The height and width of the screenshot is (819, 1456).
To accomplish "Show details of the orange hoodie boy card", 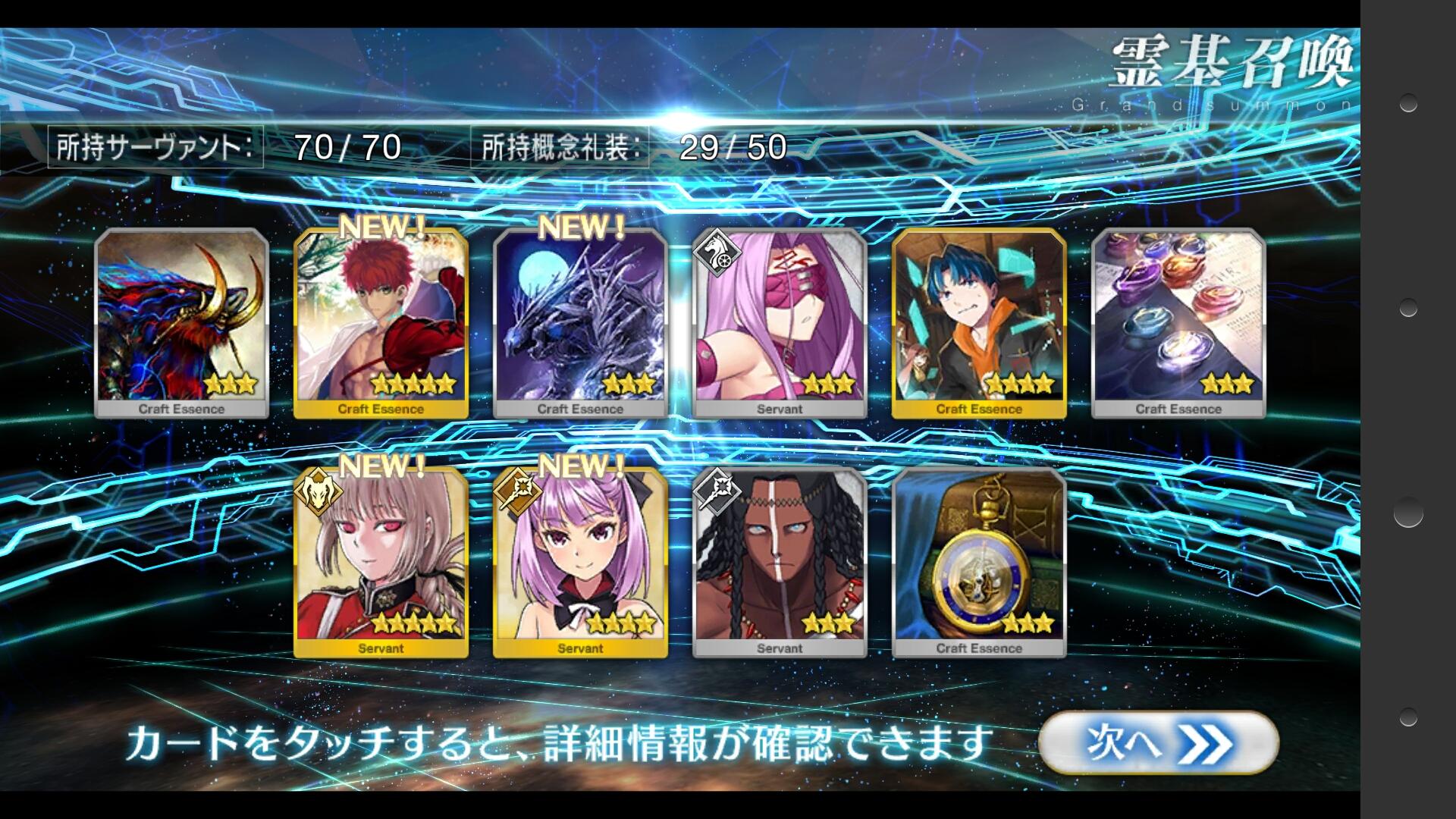I will tap(979, 323).
